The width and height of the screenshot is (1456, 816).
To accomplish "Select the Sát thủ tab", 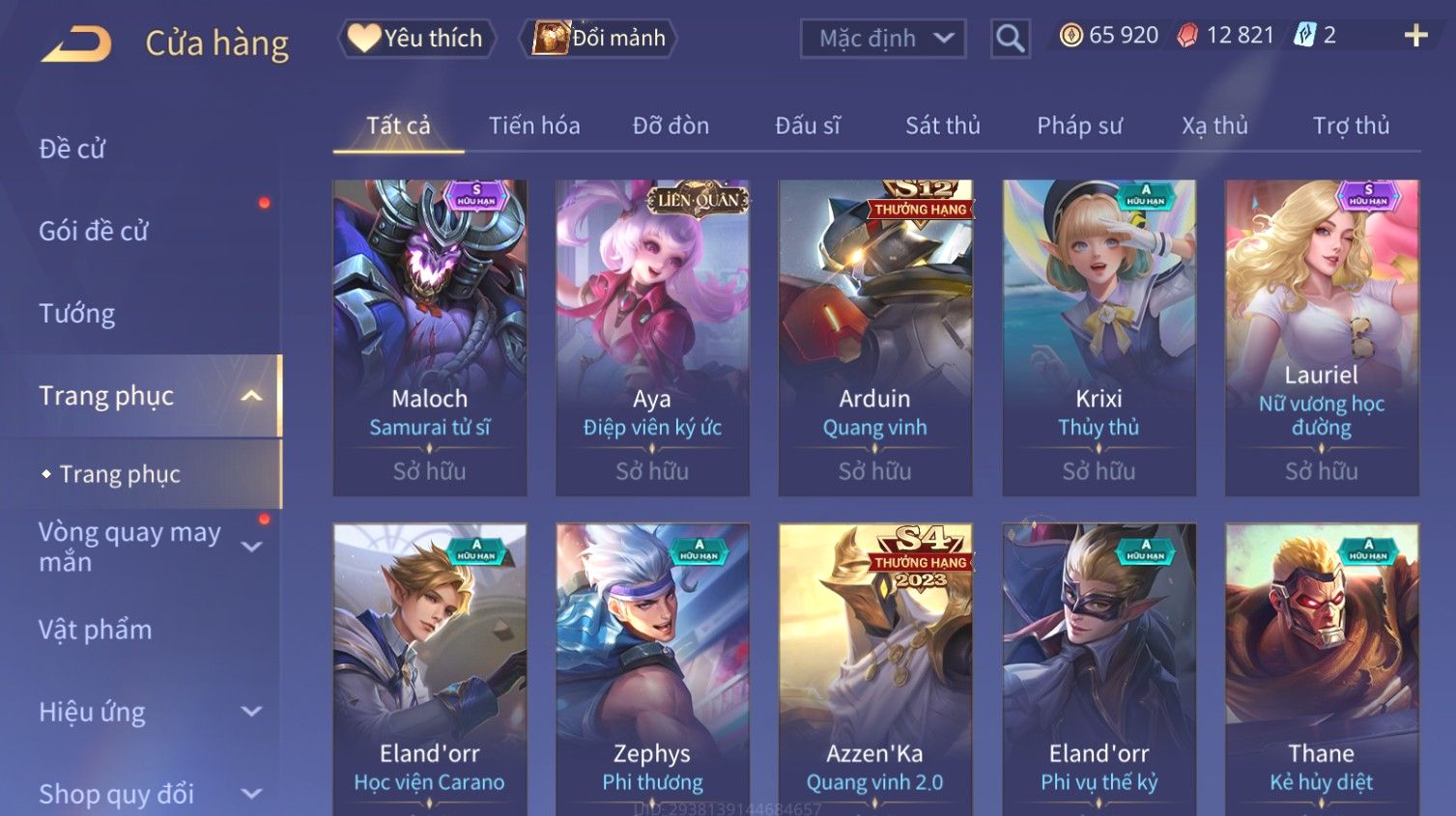I will click(942, 126).
